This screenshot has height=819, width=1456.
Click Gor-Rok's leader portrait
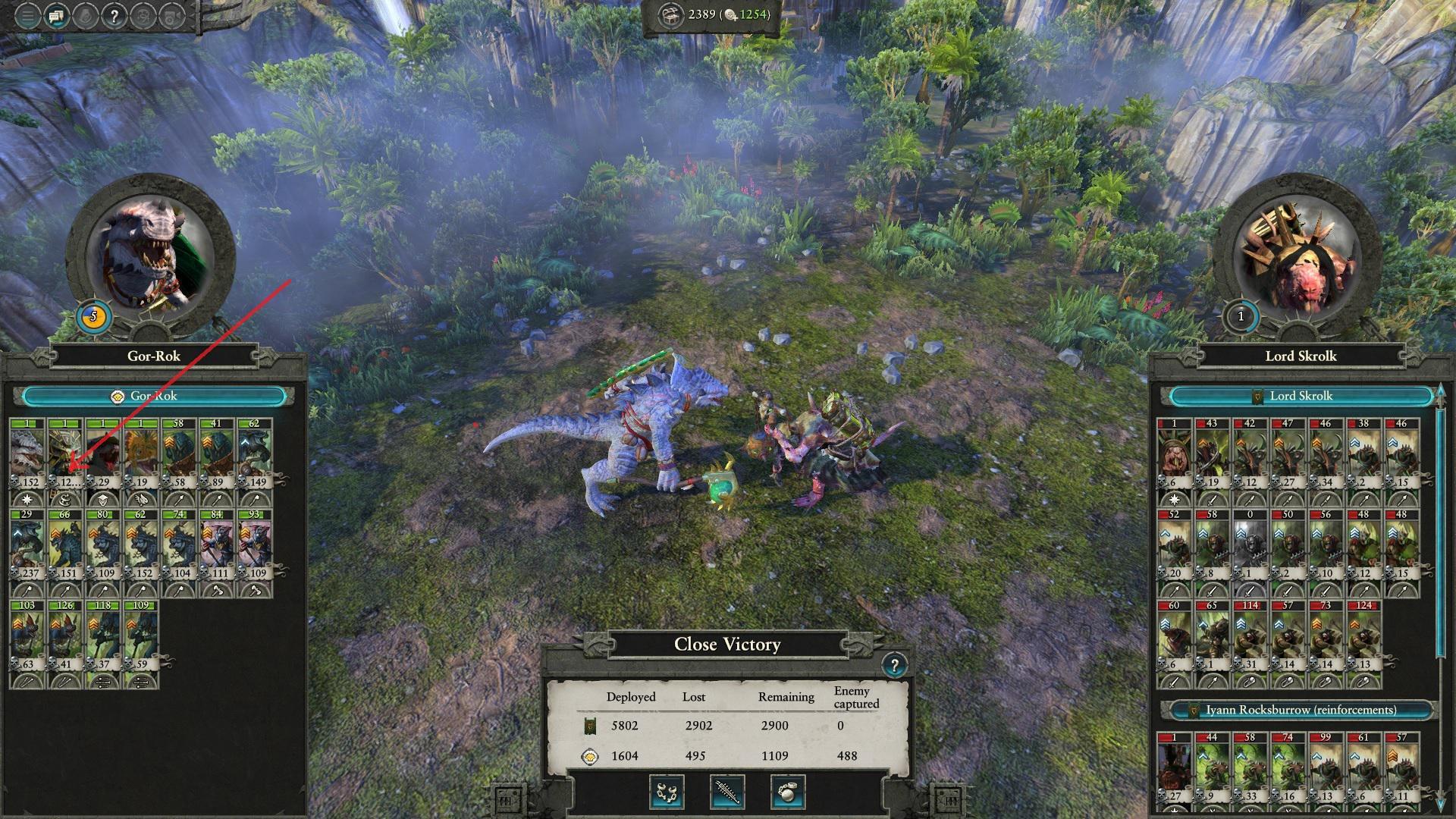coord(152,250)
